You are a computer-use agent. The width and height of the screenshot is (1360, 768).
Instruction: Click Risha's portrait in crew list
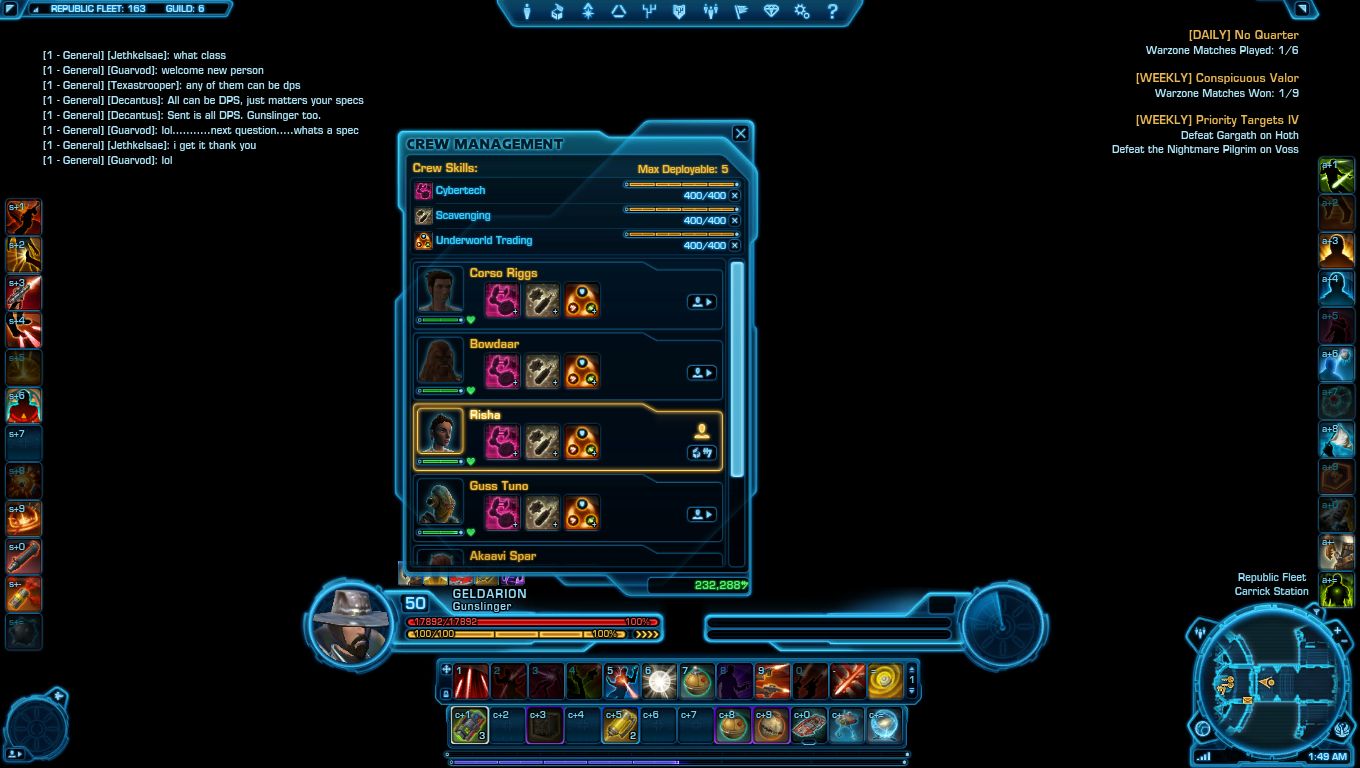[440, 432]
